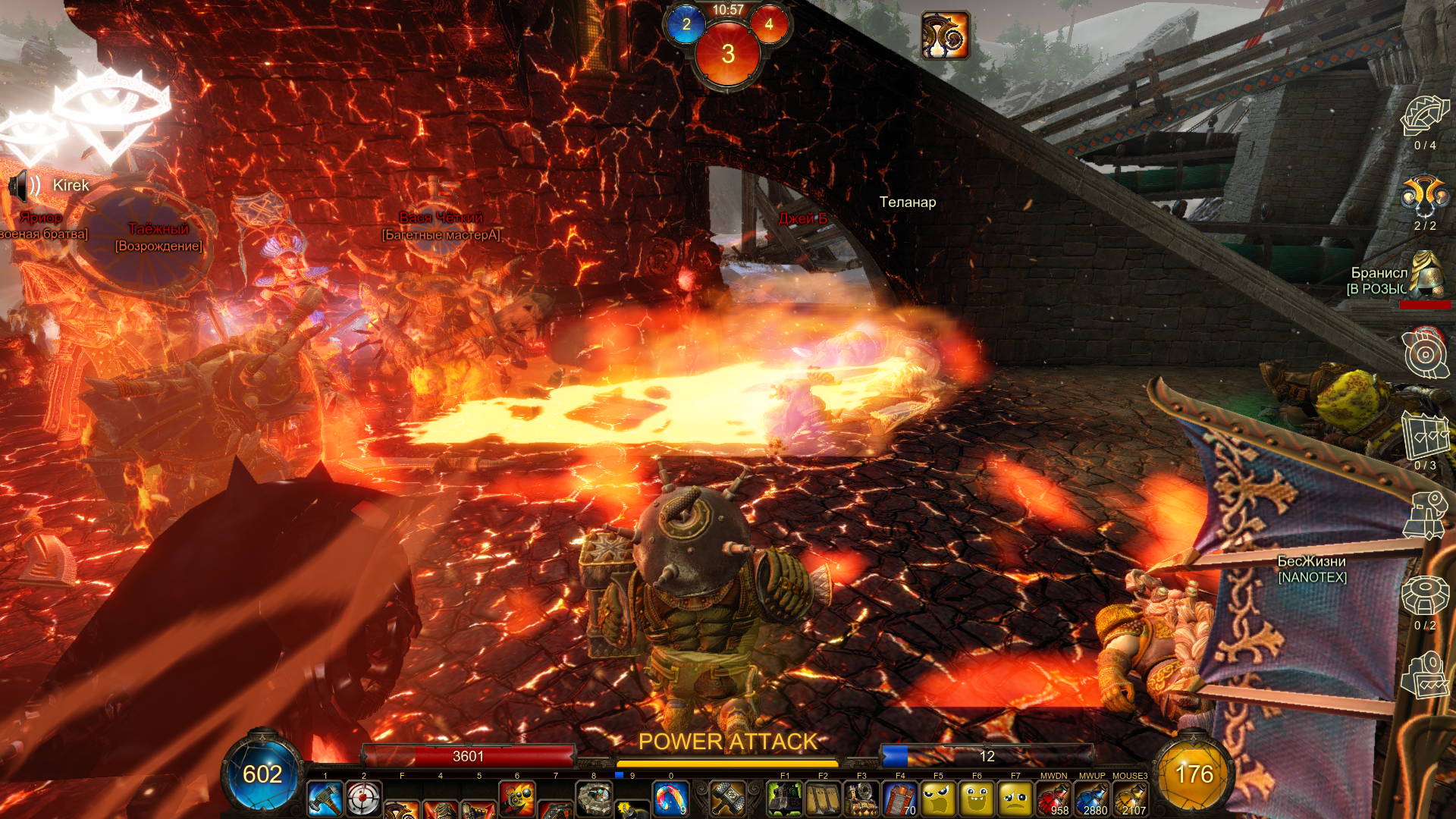
Task: Activate the grenade-launcher explosion skill
Action: point(517,799)
